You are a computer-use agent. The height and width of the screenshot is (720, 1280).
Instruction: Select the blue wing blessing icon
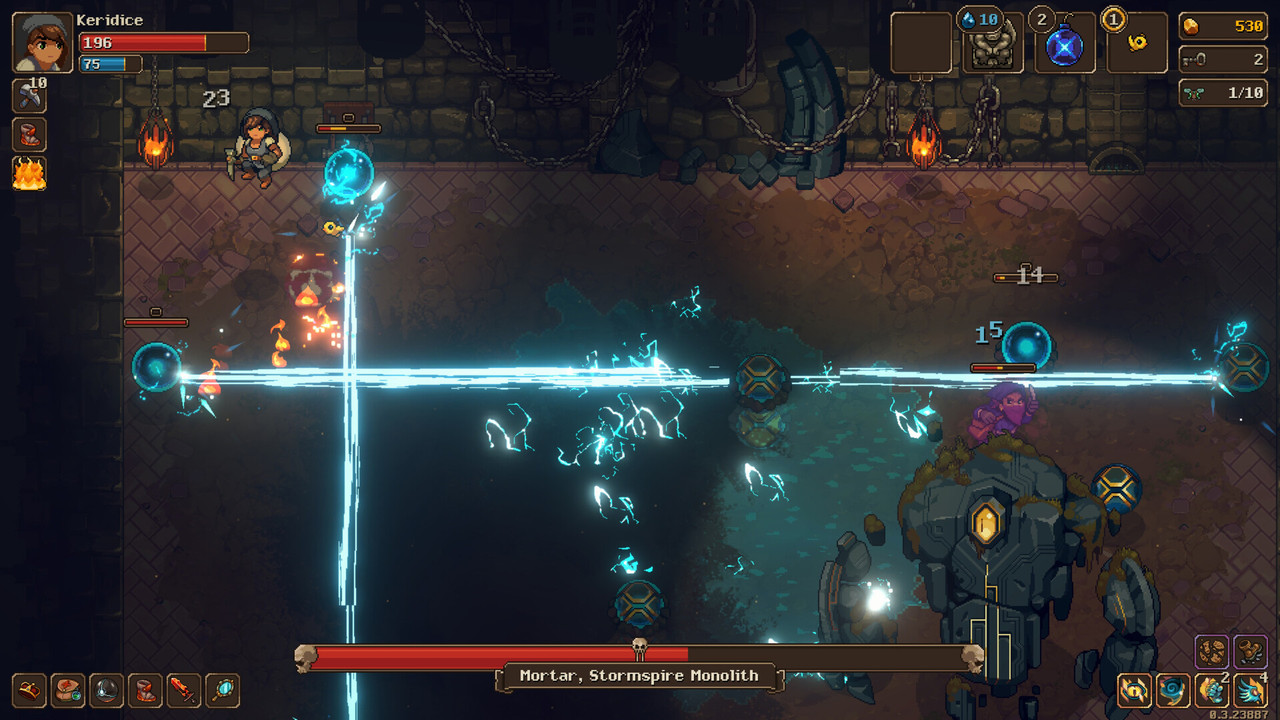tap(1250, 690)
